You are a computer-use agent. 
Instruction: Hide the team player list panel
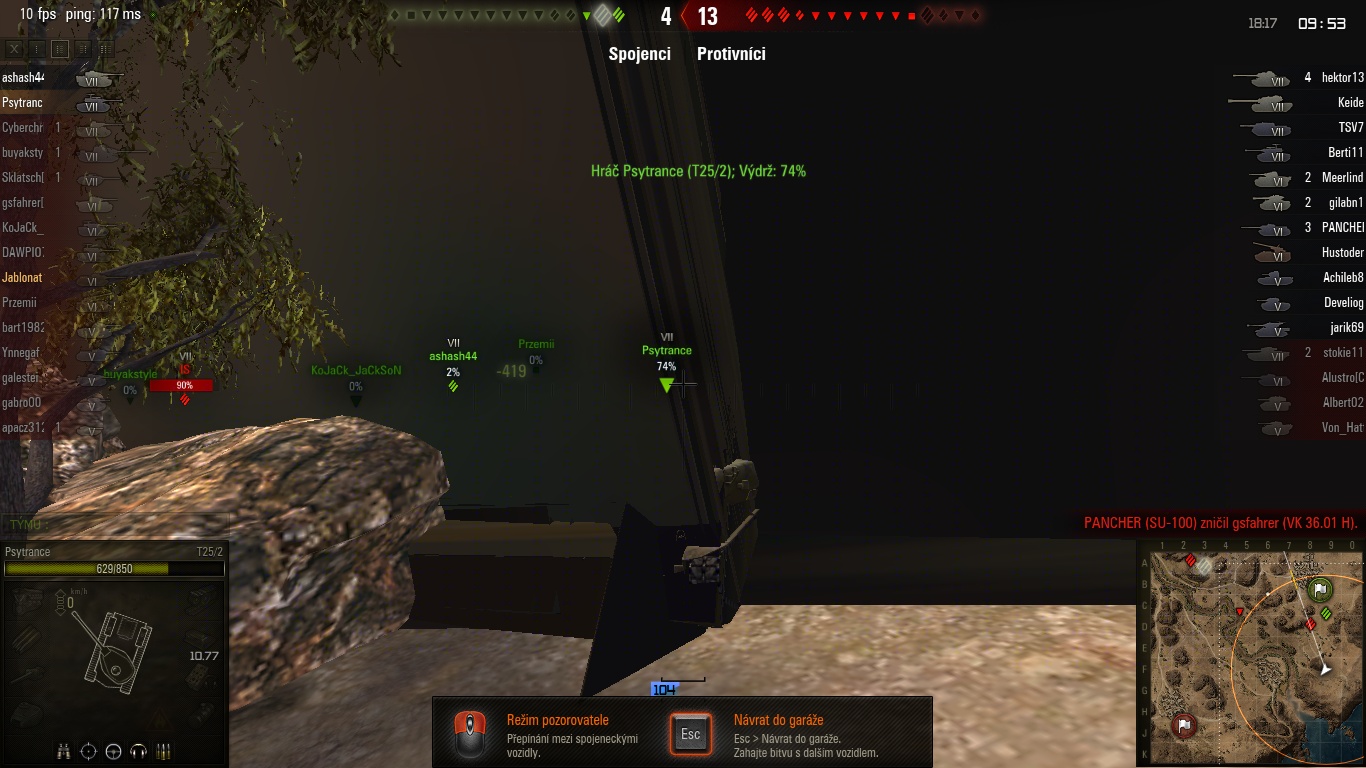14,48
